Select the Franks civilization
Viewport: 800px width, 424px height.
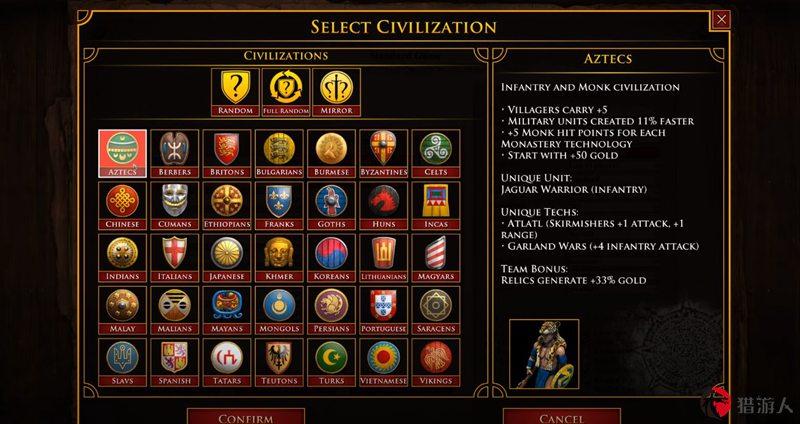[279, 205]
